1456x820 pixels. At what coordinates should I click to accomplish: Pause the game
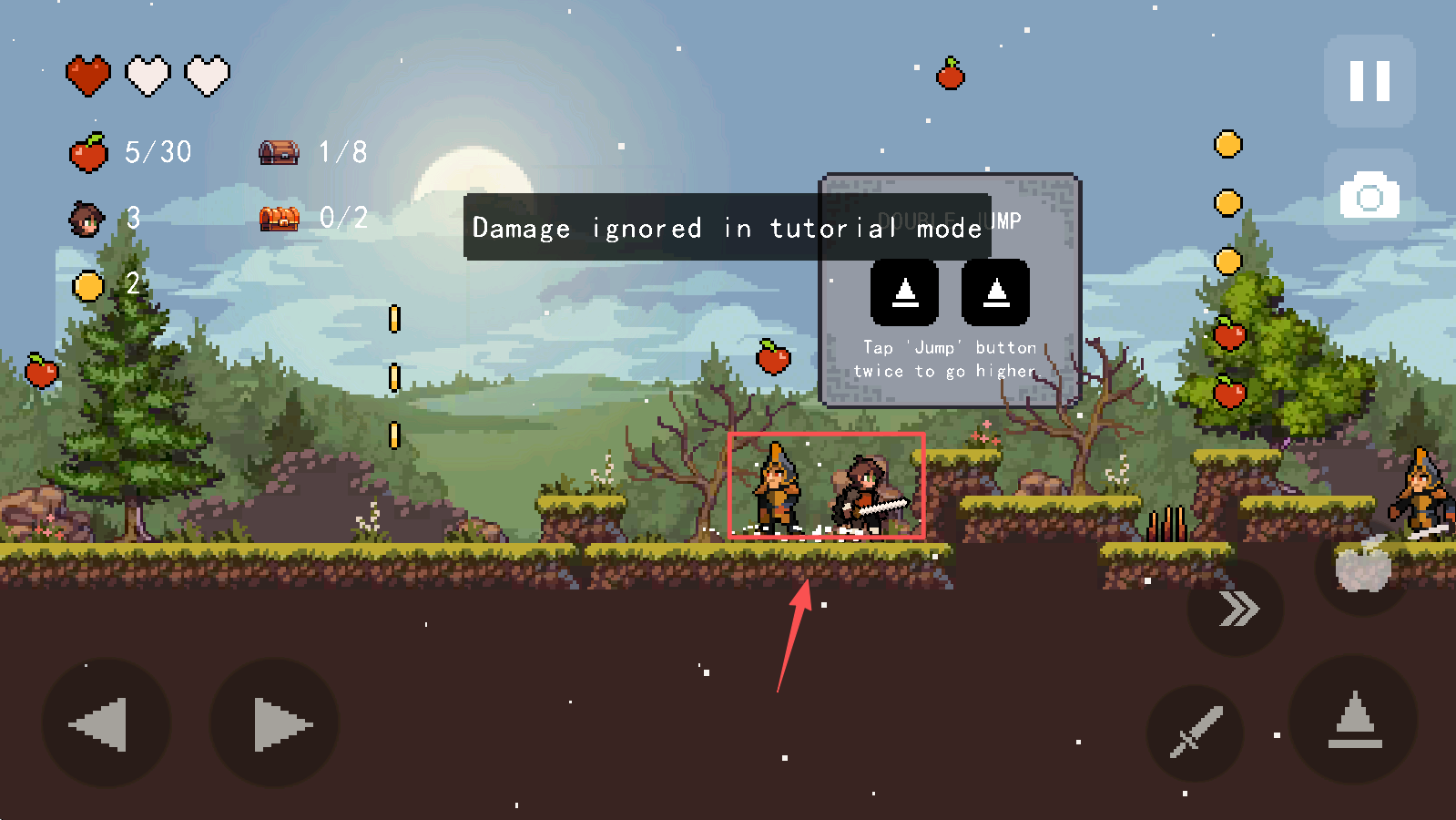pyautogui.click(x=1369, y=81)
